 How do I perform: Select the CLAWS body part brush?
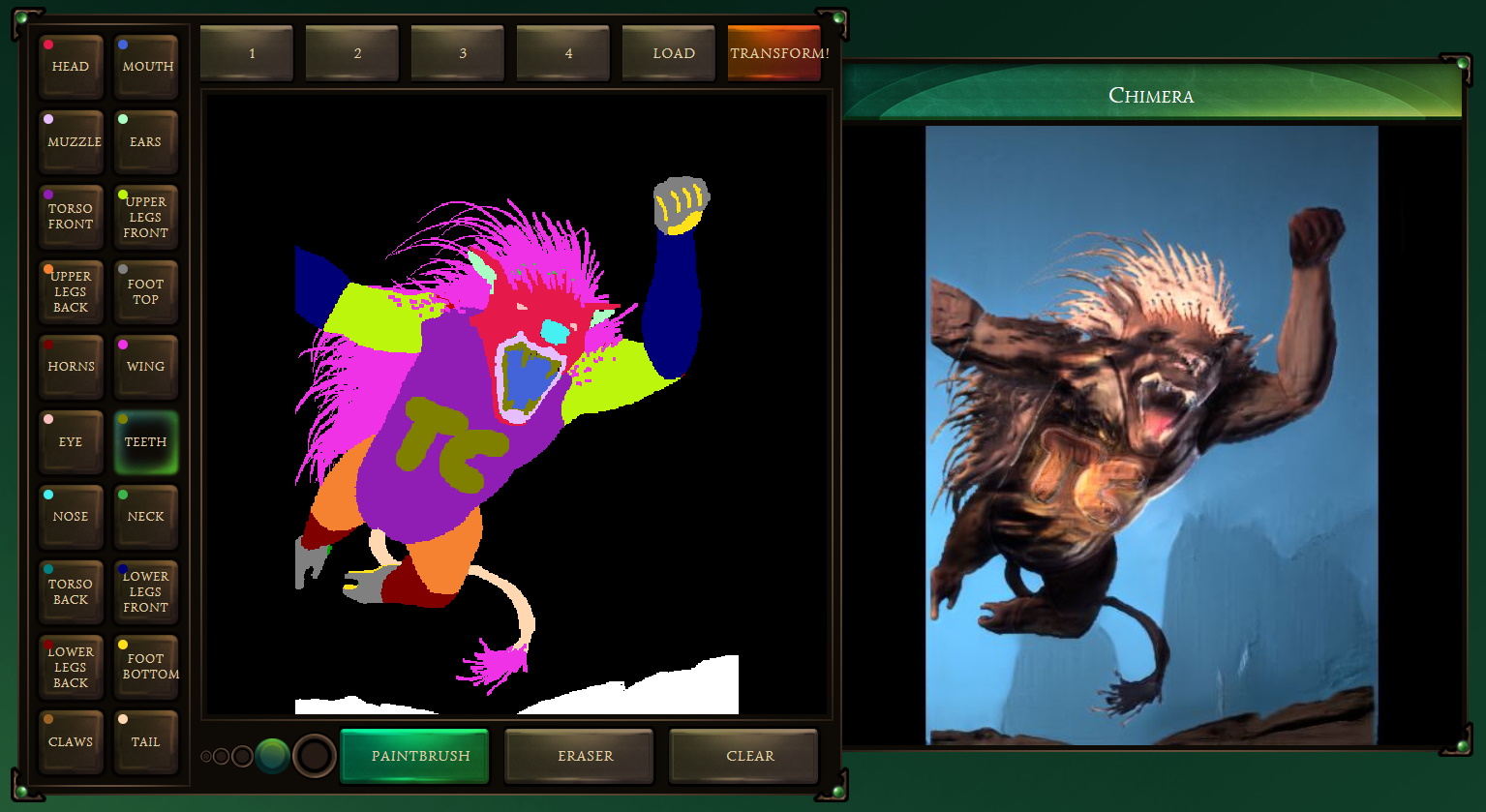pos(71,741)
